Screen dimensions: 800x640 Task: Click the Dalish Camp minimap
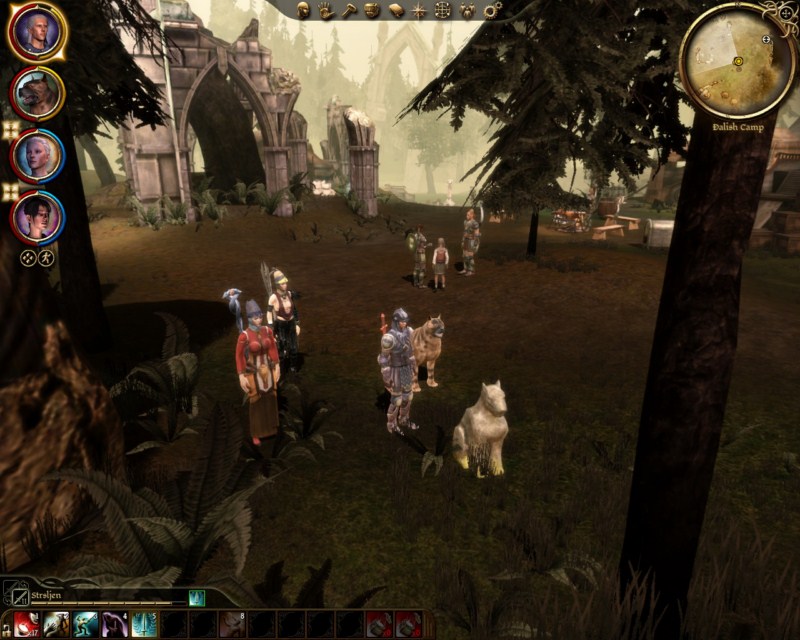[737, 60]
